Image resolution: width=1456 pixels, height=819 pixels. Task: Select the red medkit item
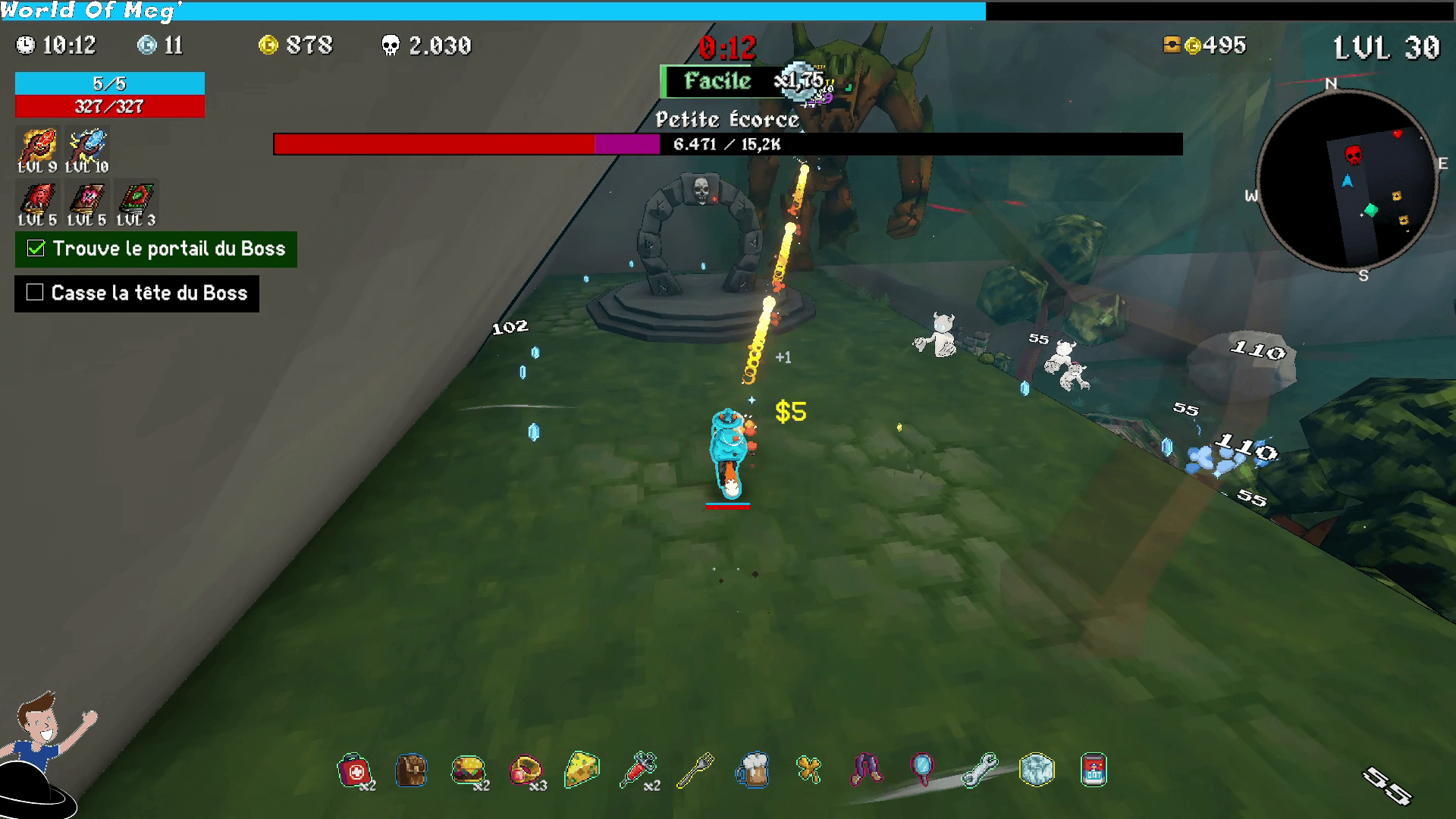(x=353, y=771)
